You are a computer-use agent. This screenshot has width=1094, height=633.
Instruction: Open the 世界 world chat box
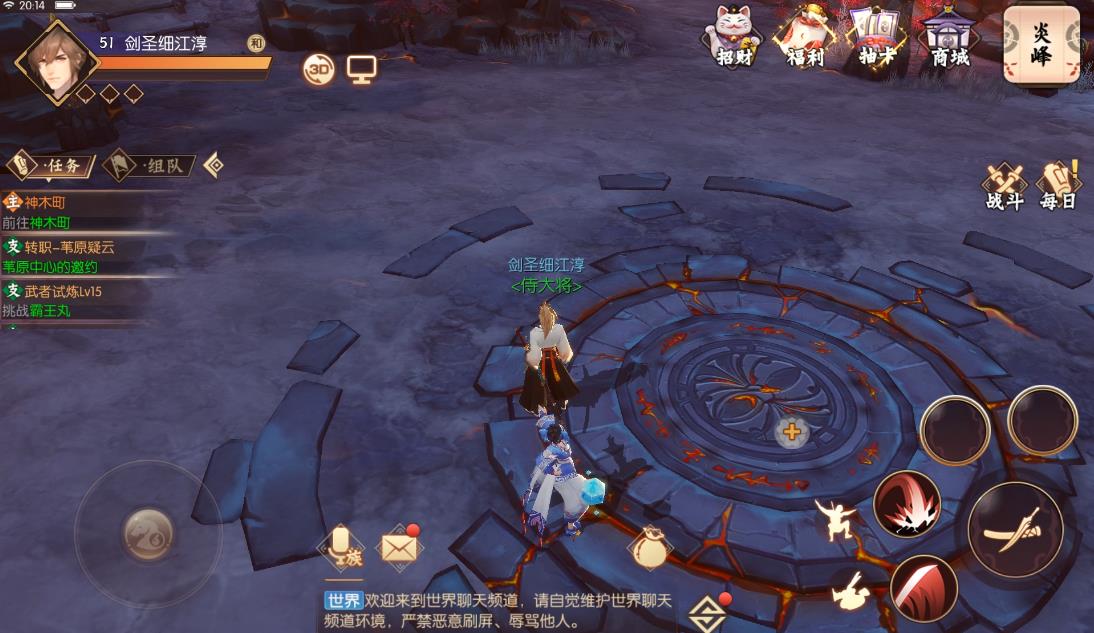[x=500, y=610]
